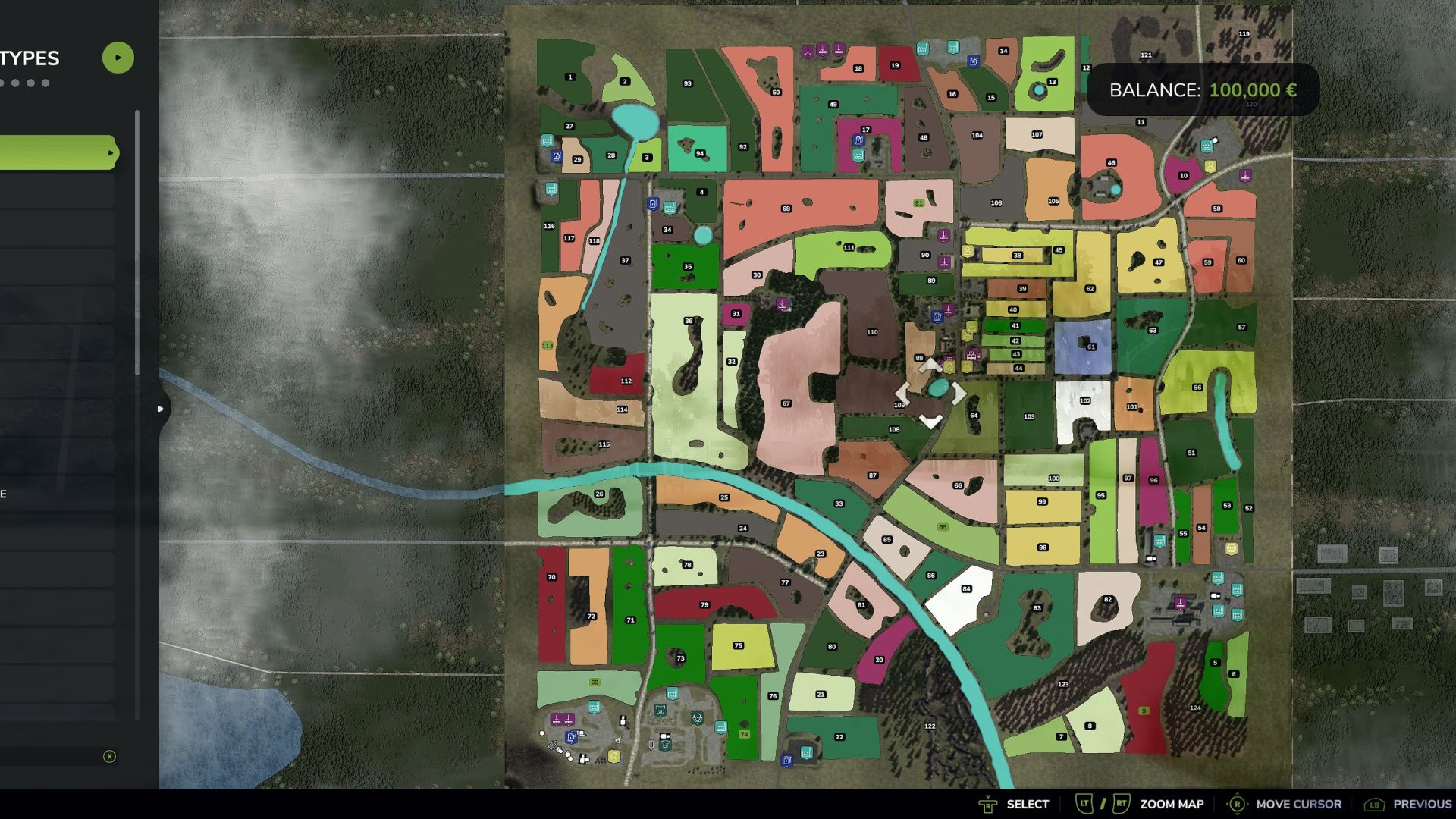Screen dimensions: 1456x819
Task: Click the right chevron beside the selected farmland marker
Action: [958, 393]
